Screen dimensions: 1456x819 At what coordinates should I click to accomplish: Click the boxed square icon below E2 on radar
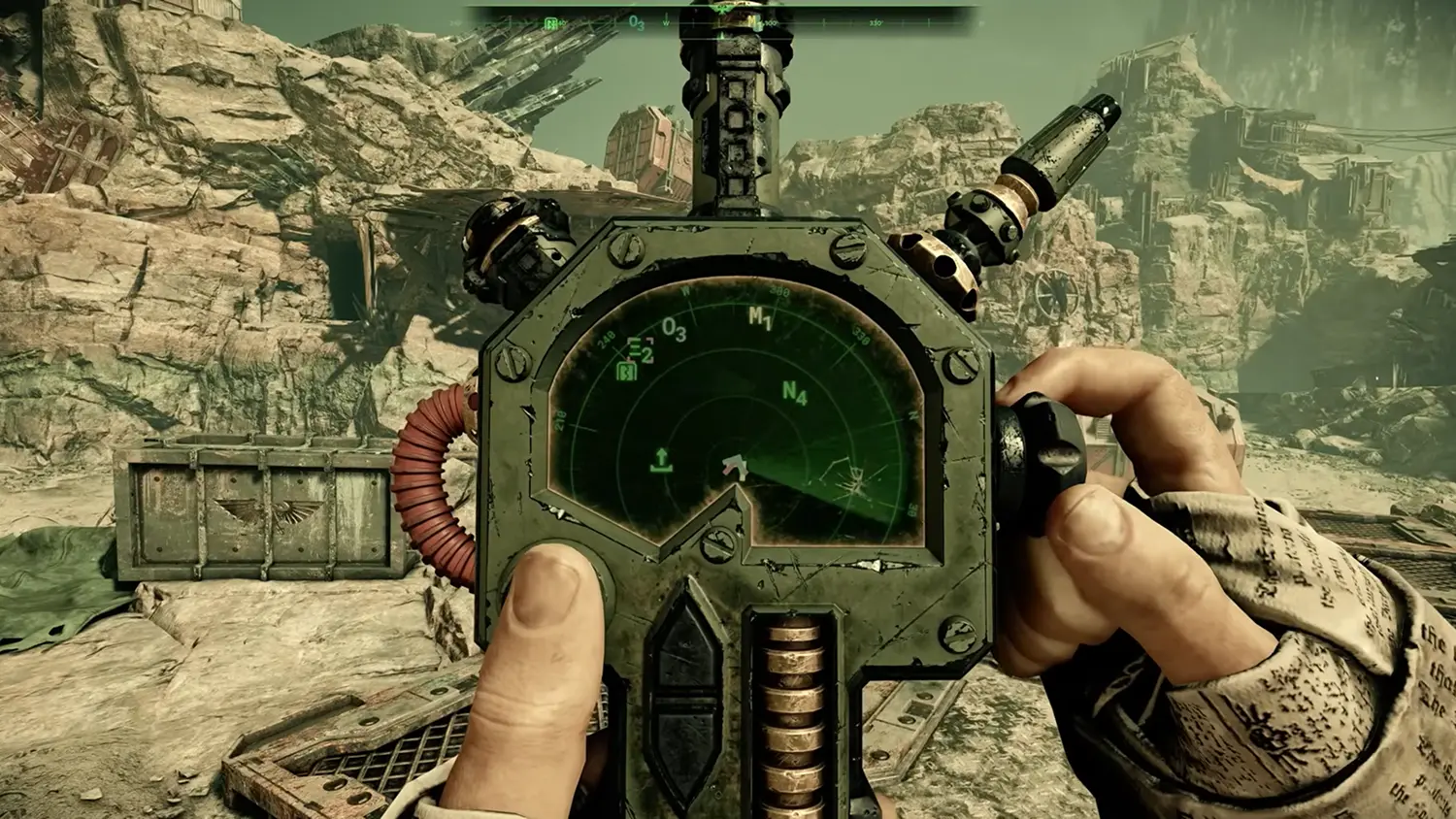click(x=627, y=370)
